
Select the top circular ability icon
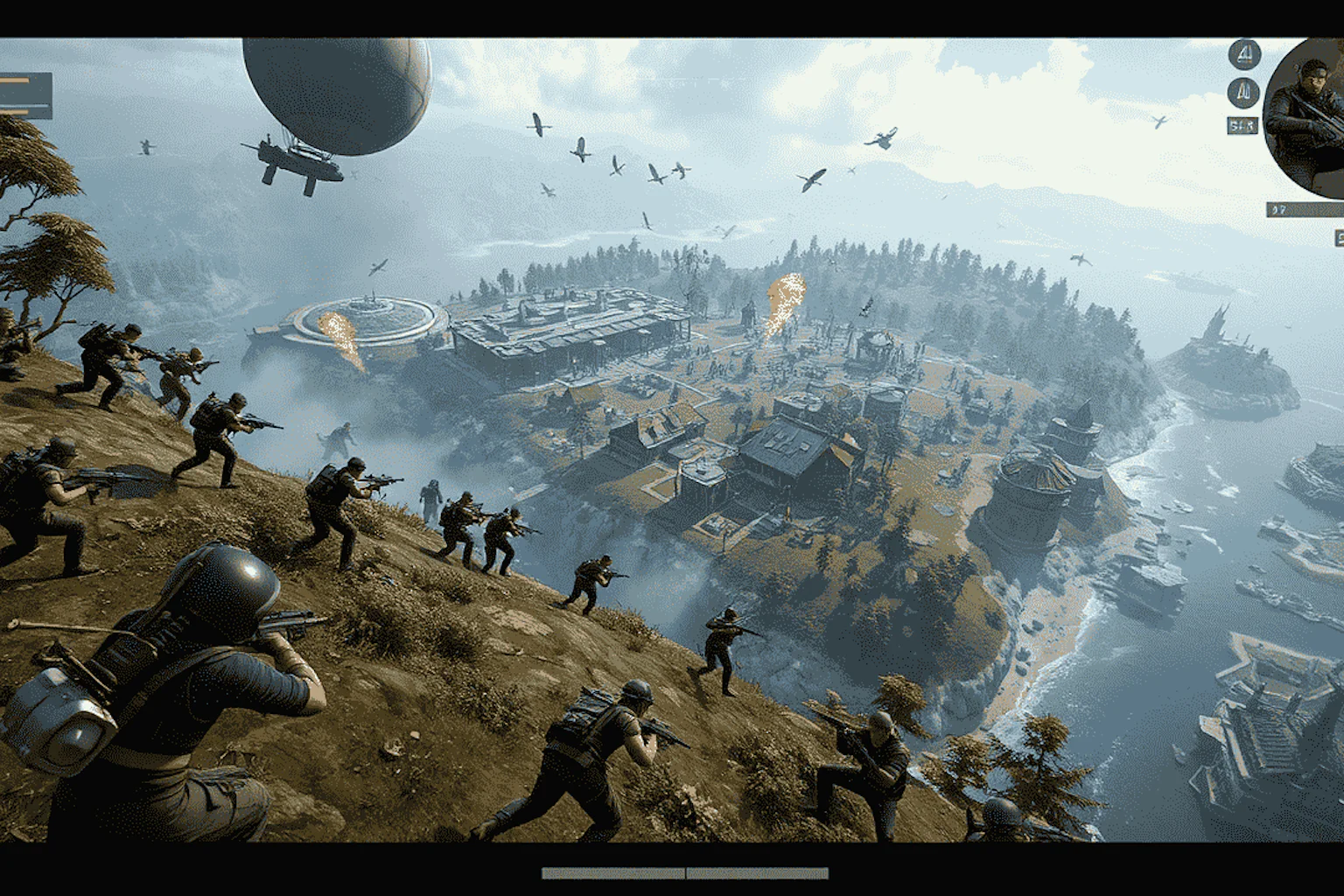point(1245,55)
